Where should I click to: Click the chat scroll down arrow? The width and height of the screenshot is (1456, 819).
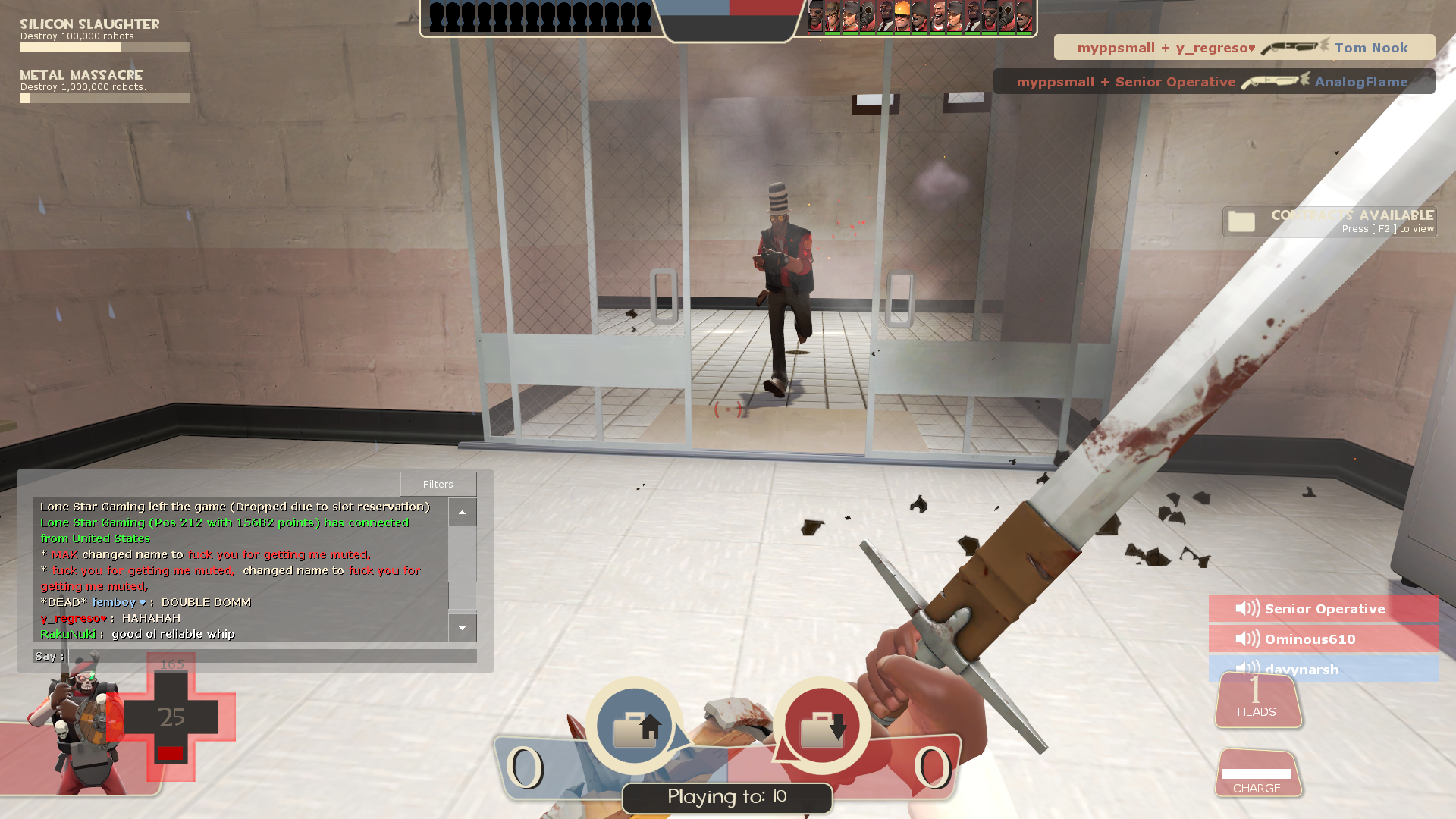pos(462,628)
